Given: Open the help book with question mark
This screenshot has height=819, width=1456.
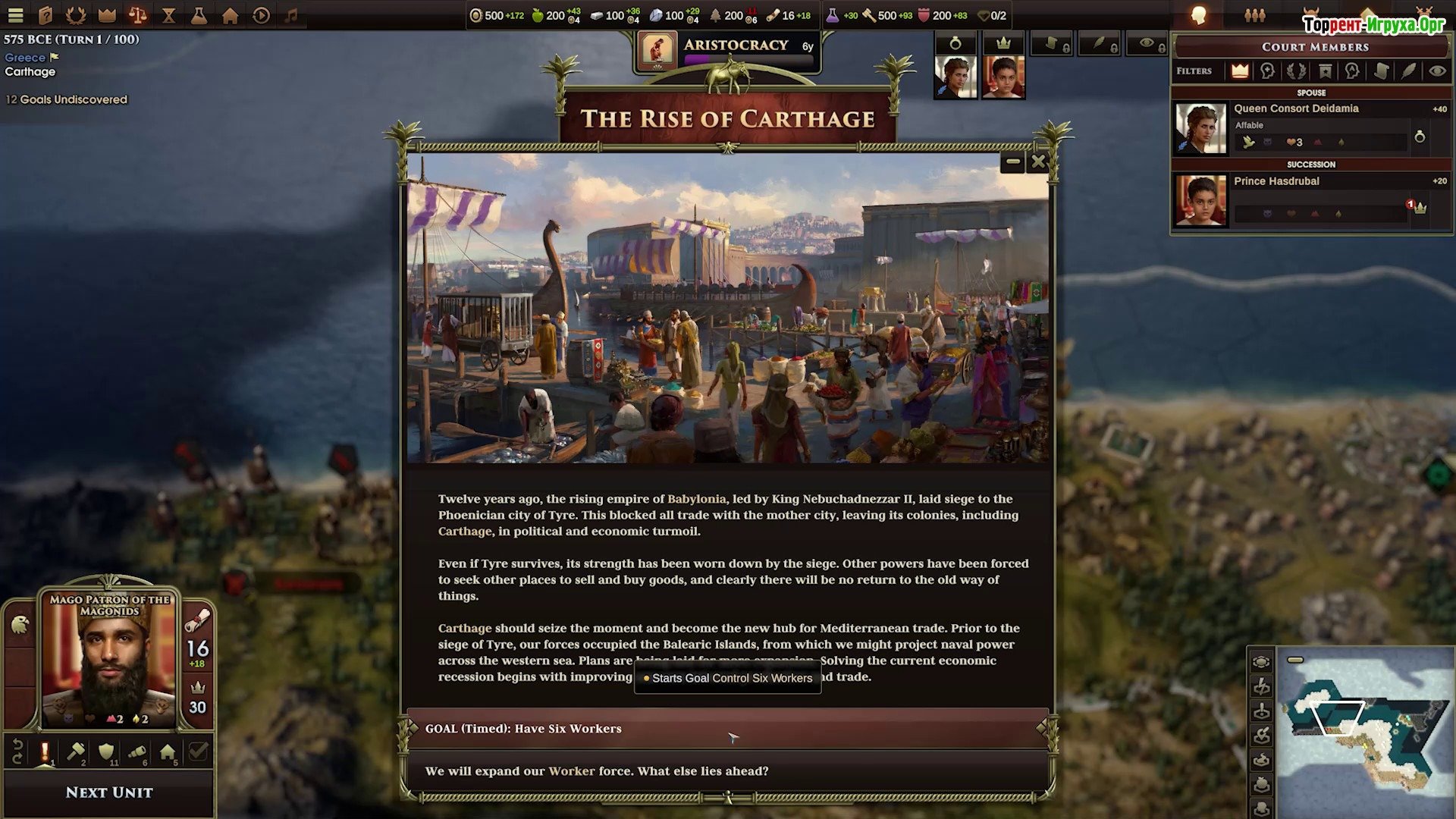Looking at the screenshot, I should pos(45,15).
